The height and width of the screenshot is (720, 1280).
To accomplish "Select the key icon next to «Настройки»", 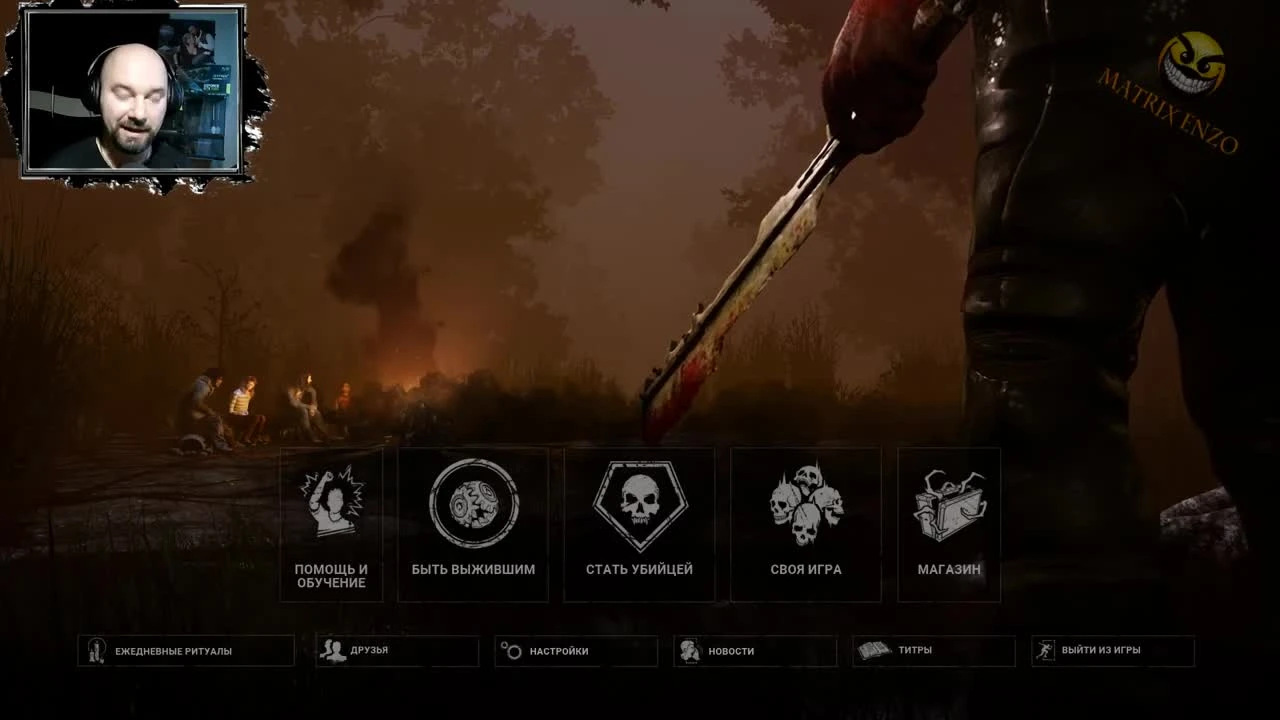I will point(512,650).
